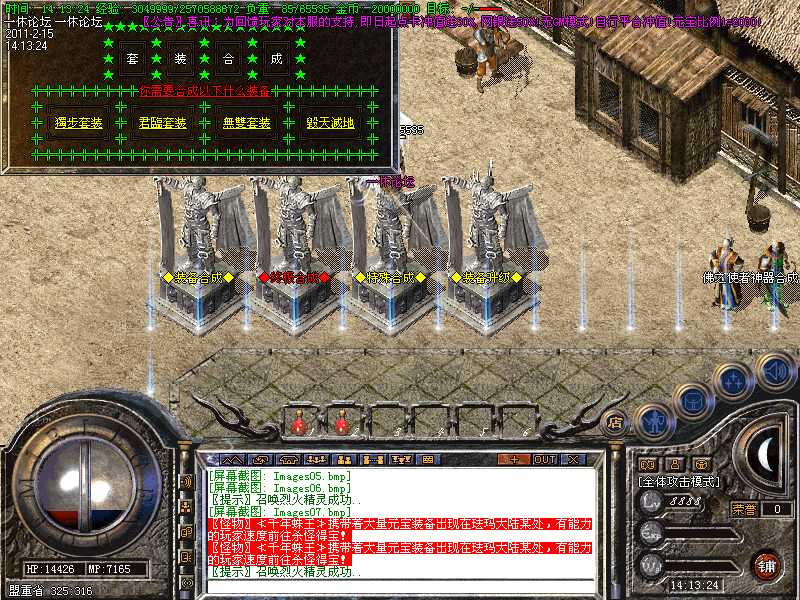
Task: Open the bag inventory round button
Action: 693,401
